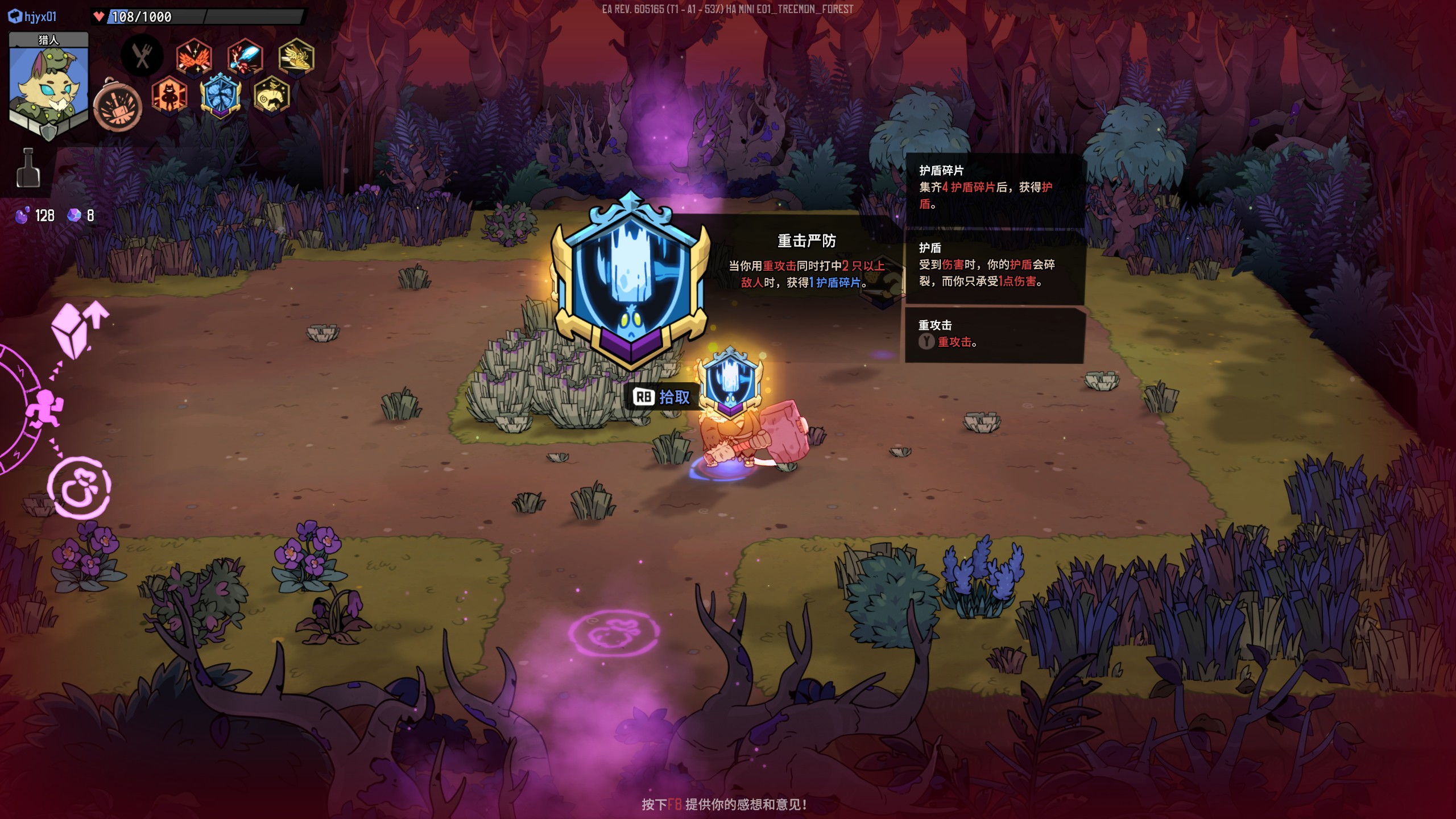Select the blue fists shield power icon

coord(221,95)
